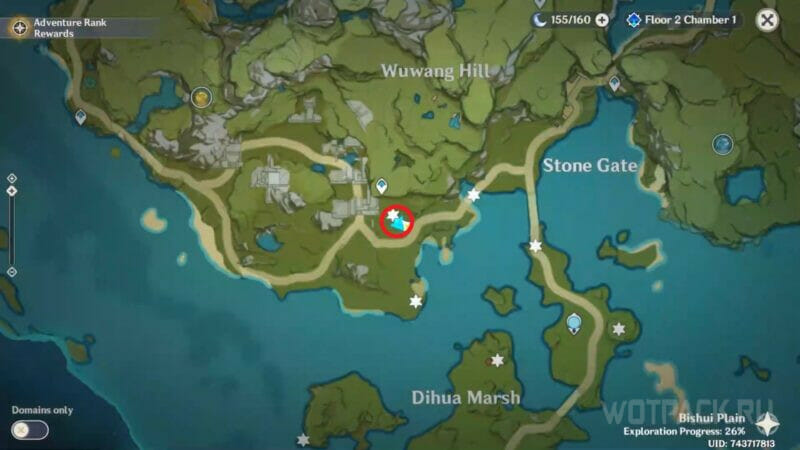
Task: Close the map with the X button
Action: tap(767, 20)
